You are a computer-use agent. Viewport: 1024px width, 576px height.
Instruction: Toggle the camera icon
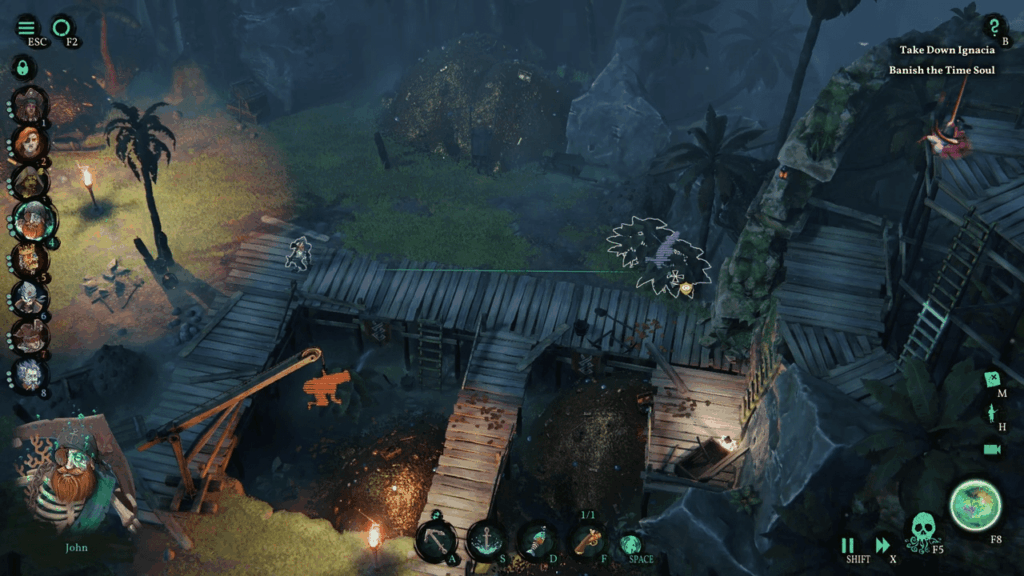point(992,449)
